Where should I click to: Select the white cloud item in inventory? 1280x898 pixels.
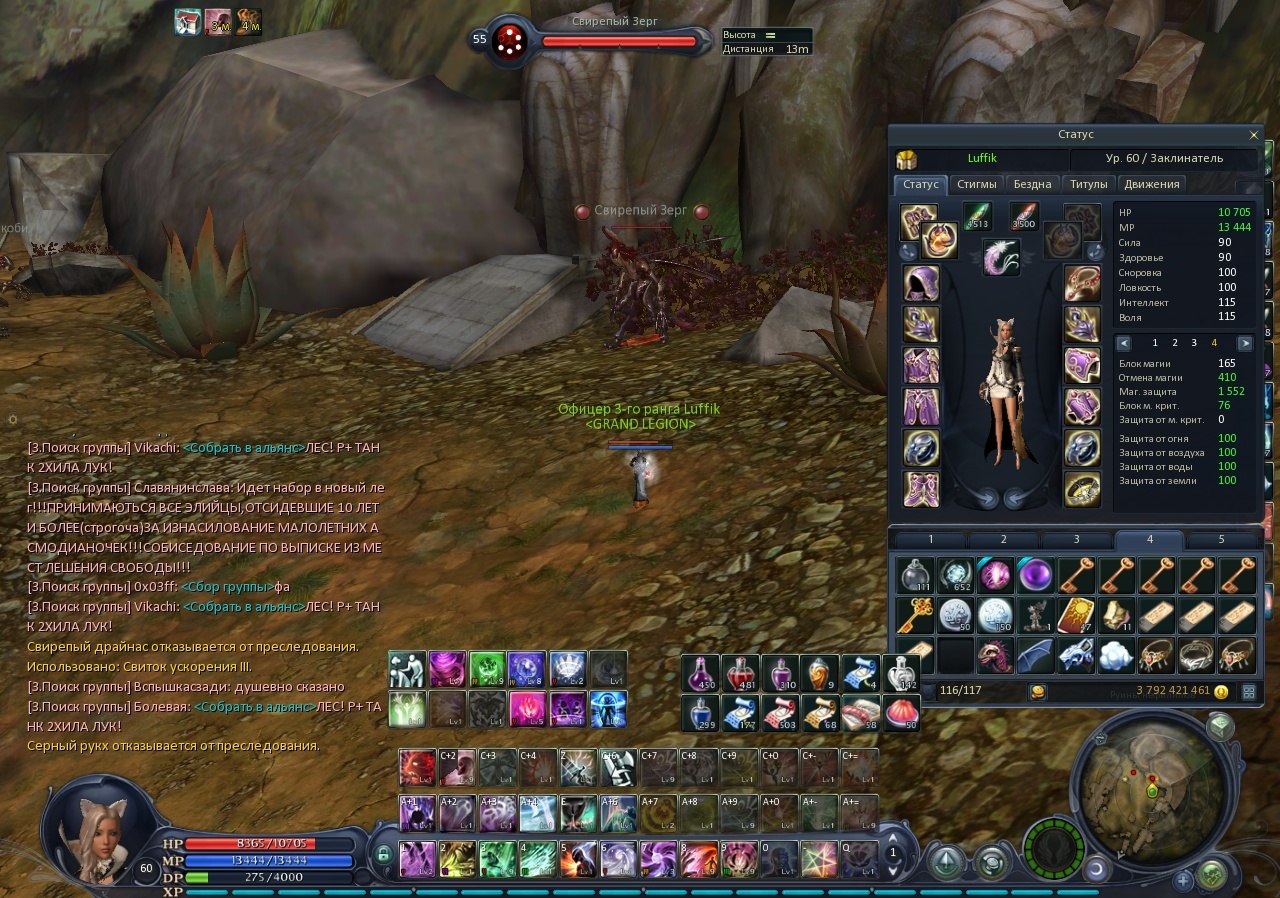[x=1116, y=656]
